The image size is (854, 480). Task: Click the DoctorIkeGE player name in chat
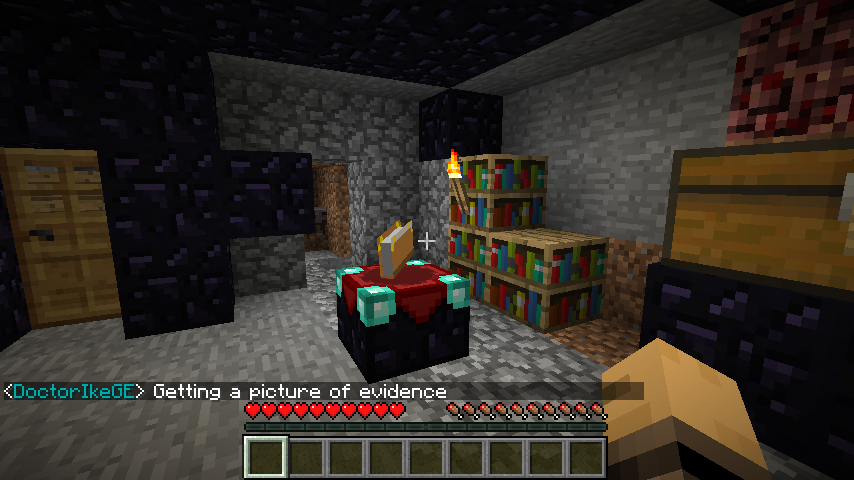coord(75,391)
